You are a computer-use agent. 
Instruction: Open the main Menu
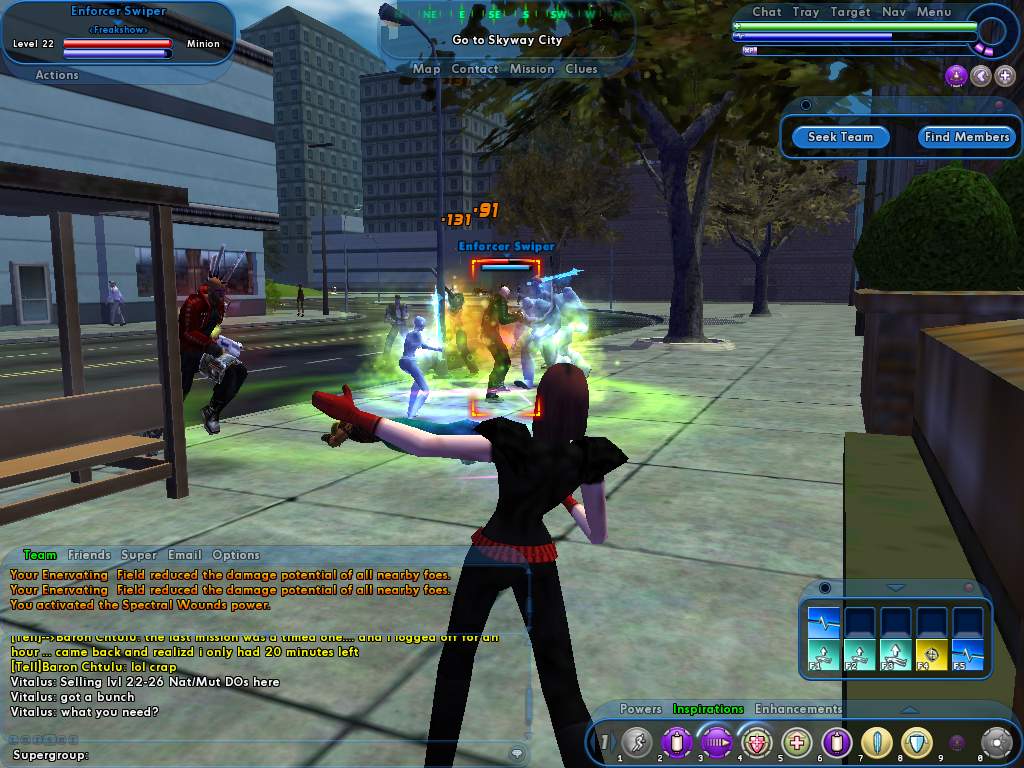(x=933, y=12)
